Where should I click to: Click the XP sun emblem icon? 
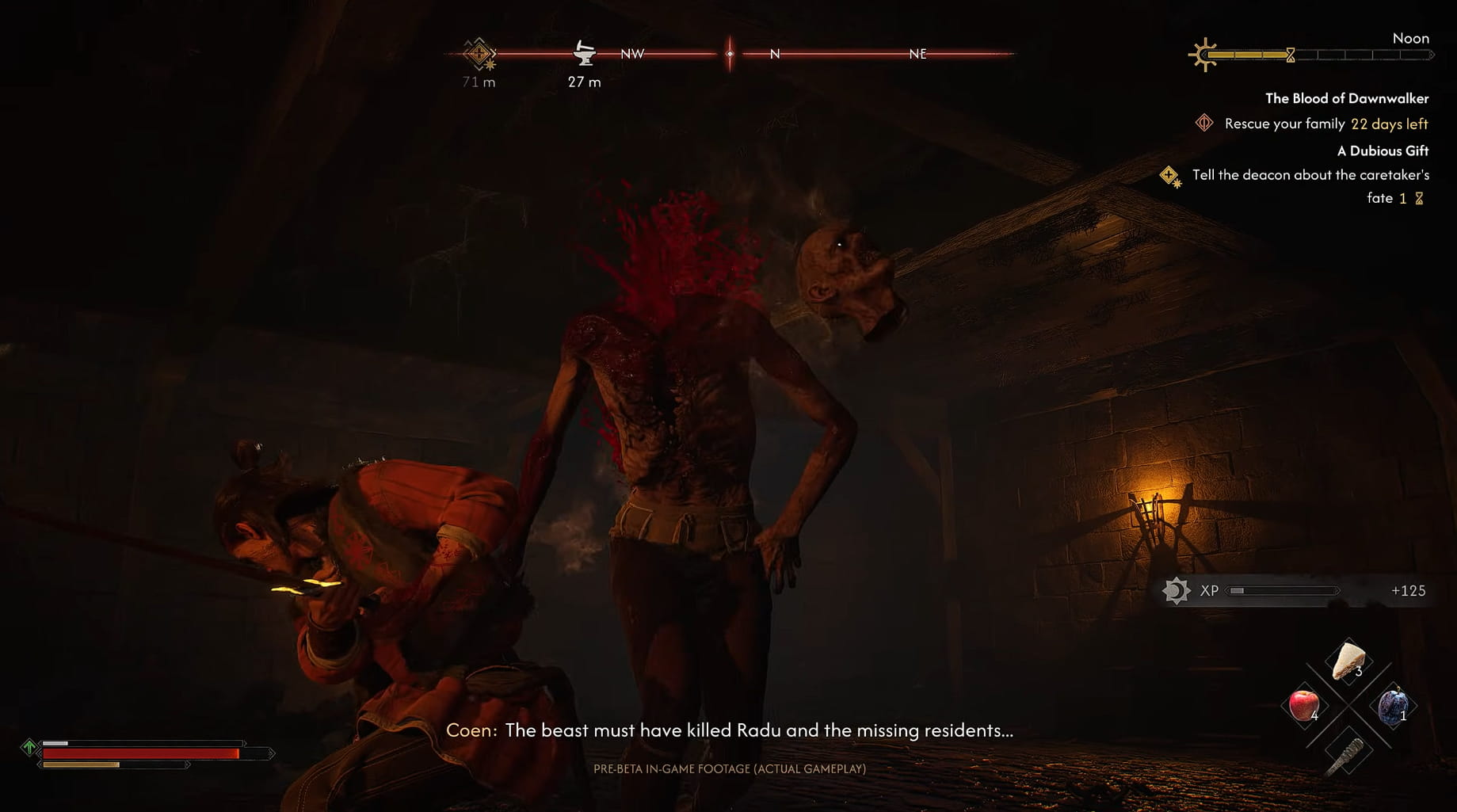[x=1176, y=590]
